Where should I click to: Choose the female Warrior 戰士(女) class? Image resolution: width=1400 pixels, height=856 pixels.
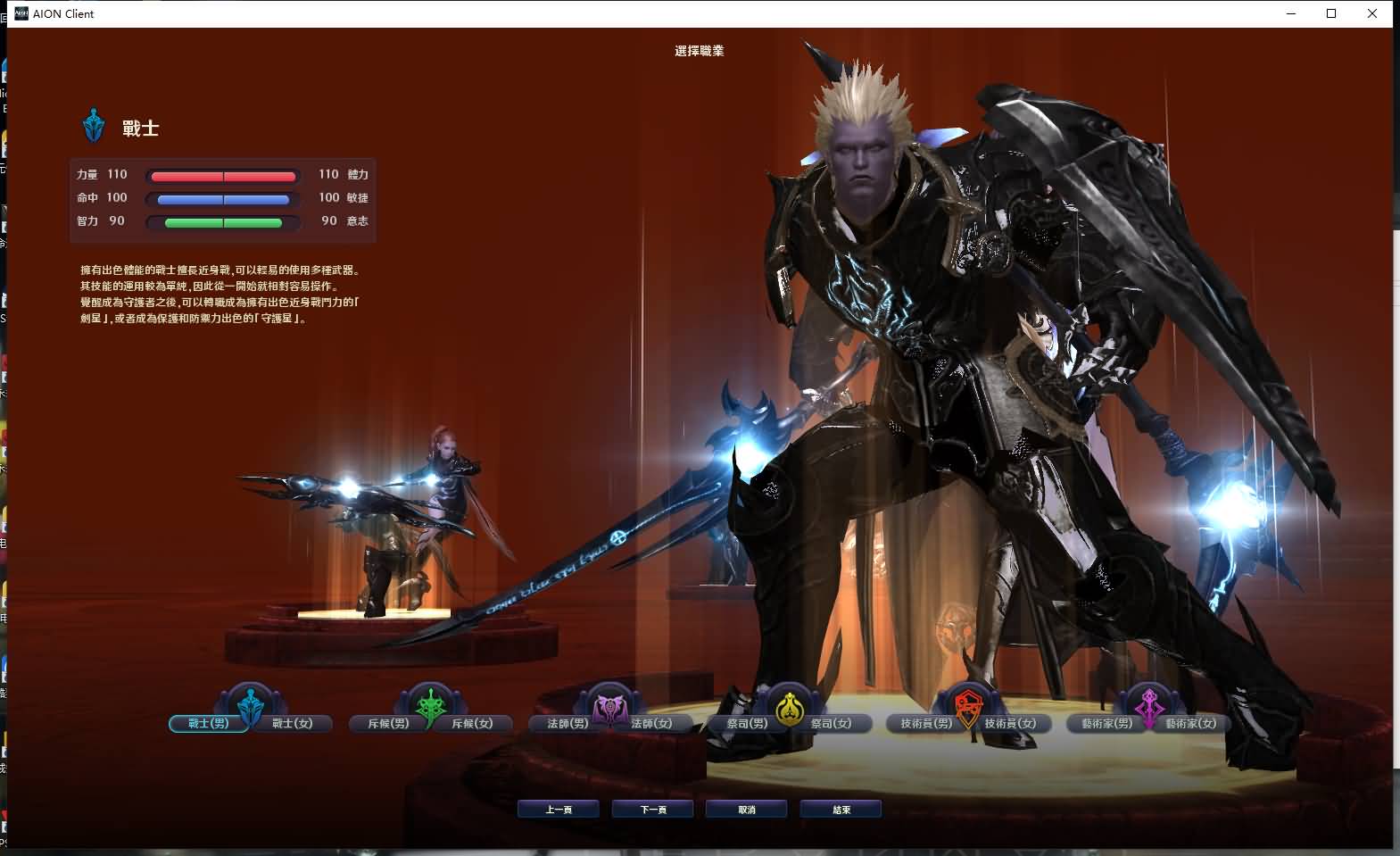[293, 723]
